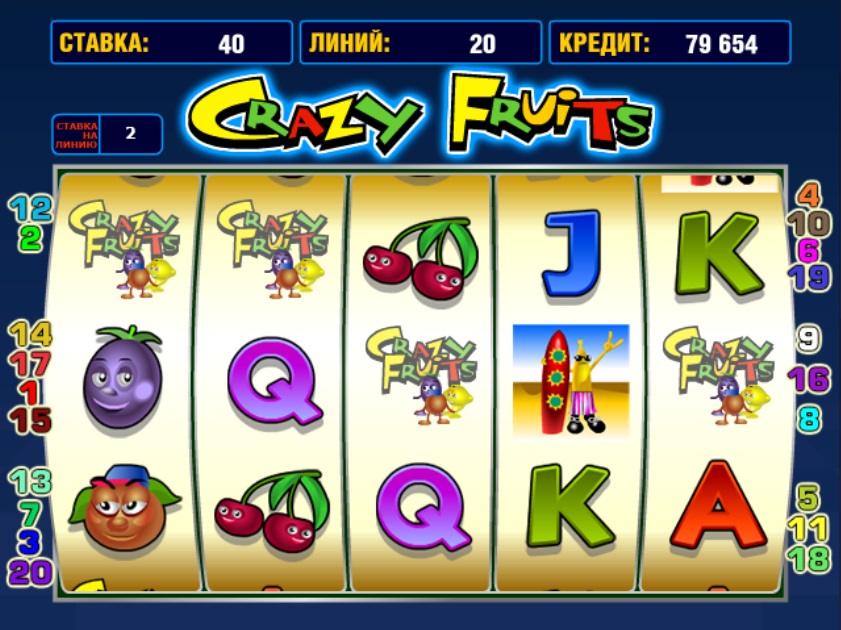Select the purple payline 16 marker
The height and width of the screenshot is (630, 841).
pos(808,379)
